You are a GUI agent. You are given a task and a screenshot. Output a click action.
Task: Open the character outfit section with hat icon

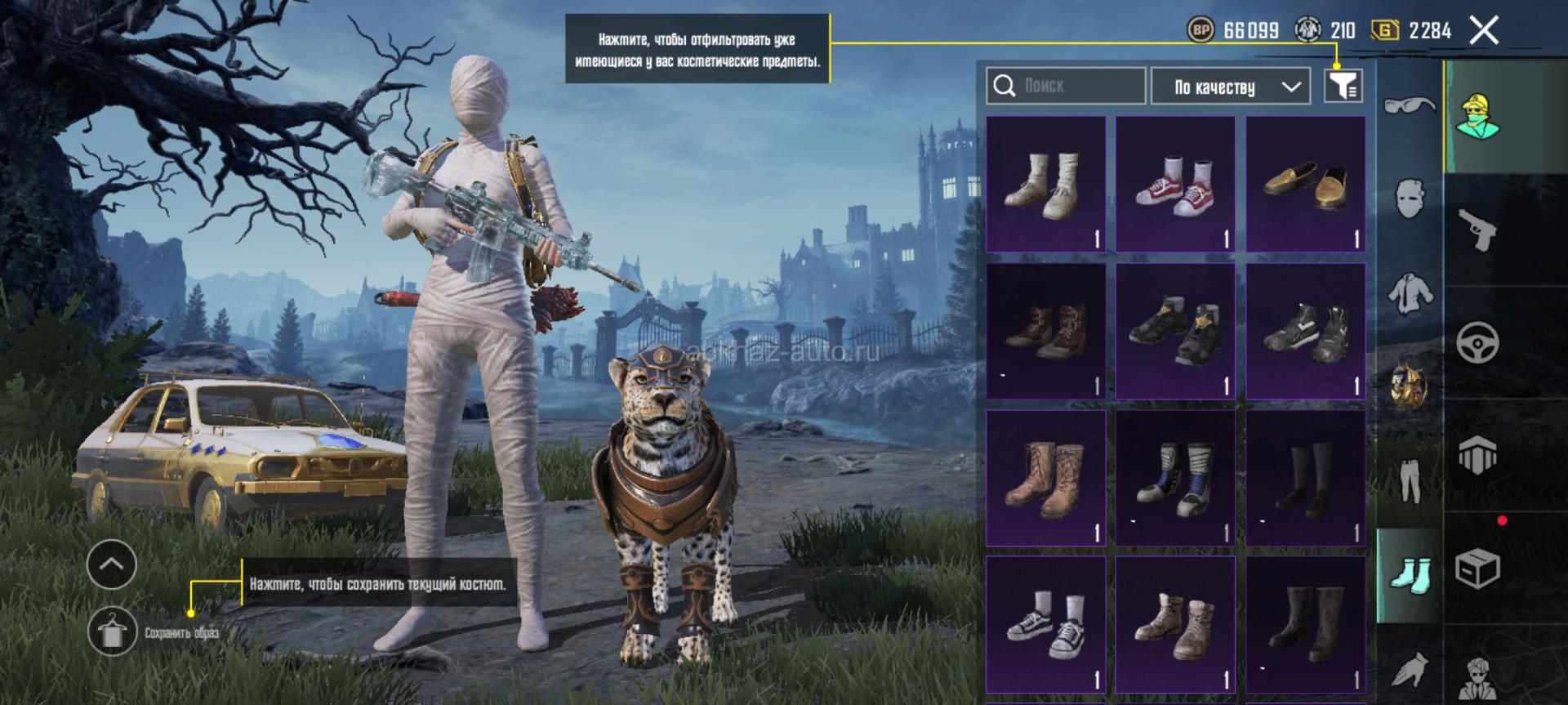click(1477, 116)
